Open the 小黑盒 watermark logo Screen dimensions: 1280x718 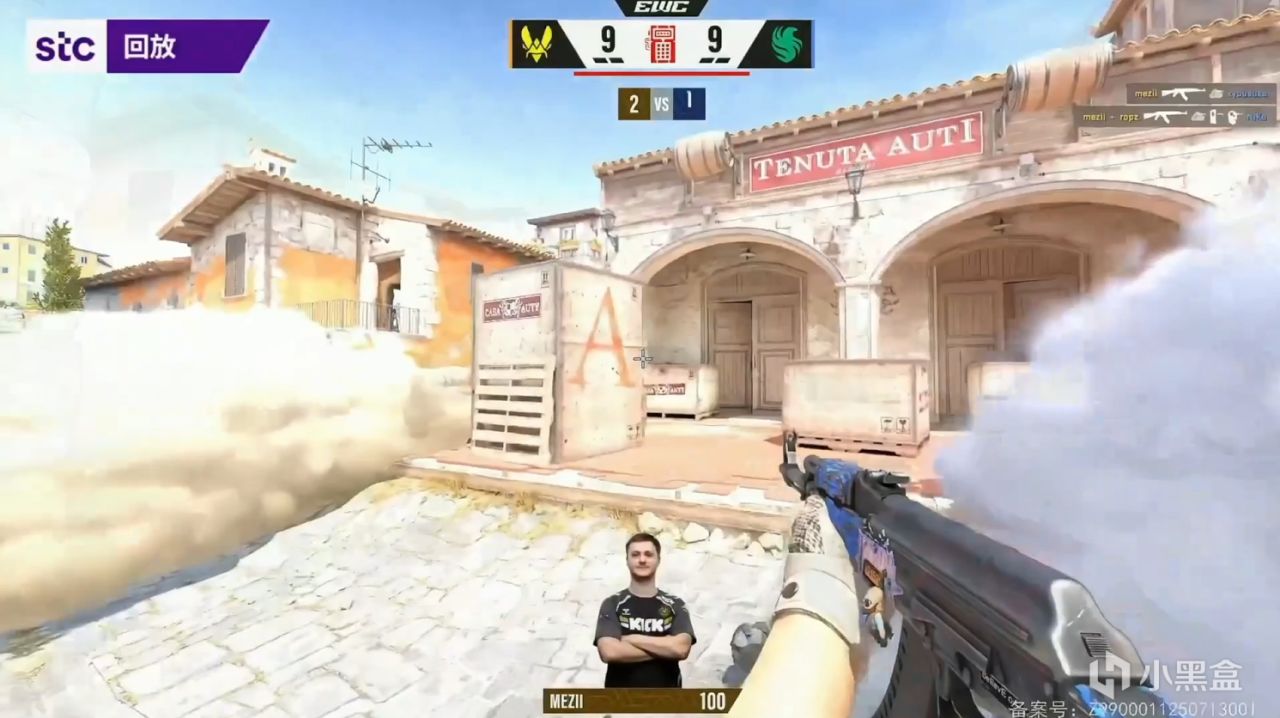click(x=1165, y=676)
